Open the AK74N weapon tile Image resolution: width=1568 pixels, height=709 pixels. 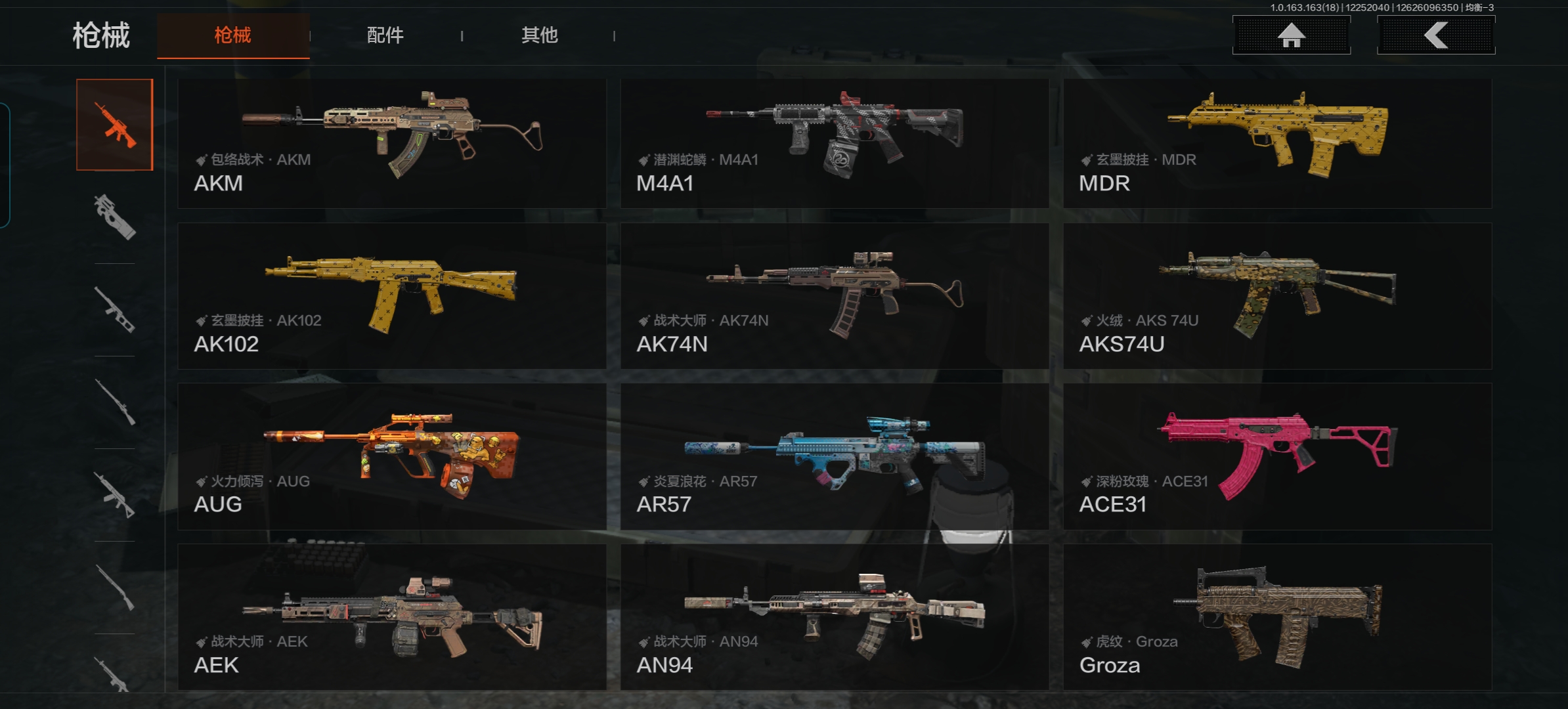(834, 296)
